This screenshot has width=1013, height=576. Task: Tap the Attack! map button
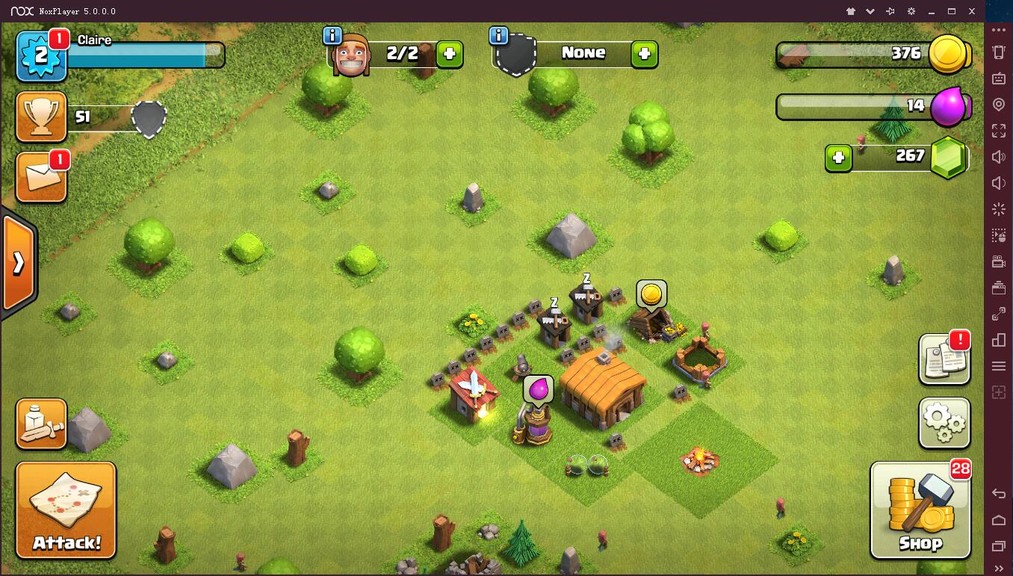pyautogui.click(x=66, y=510)
